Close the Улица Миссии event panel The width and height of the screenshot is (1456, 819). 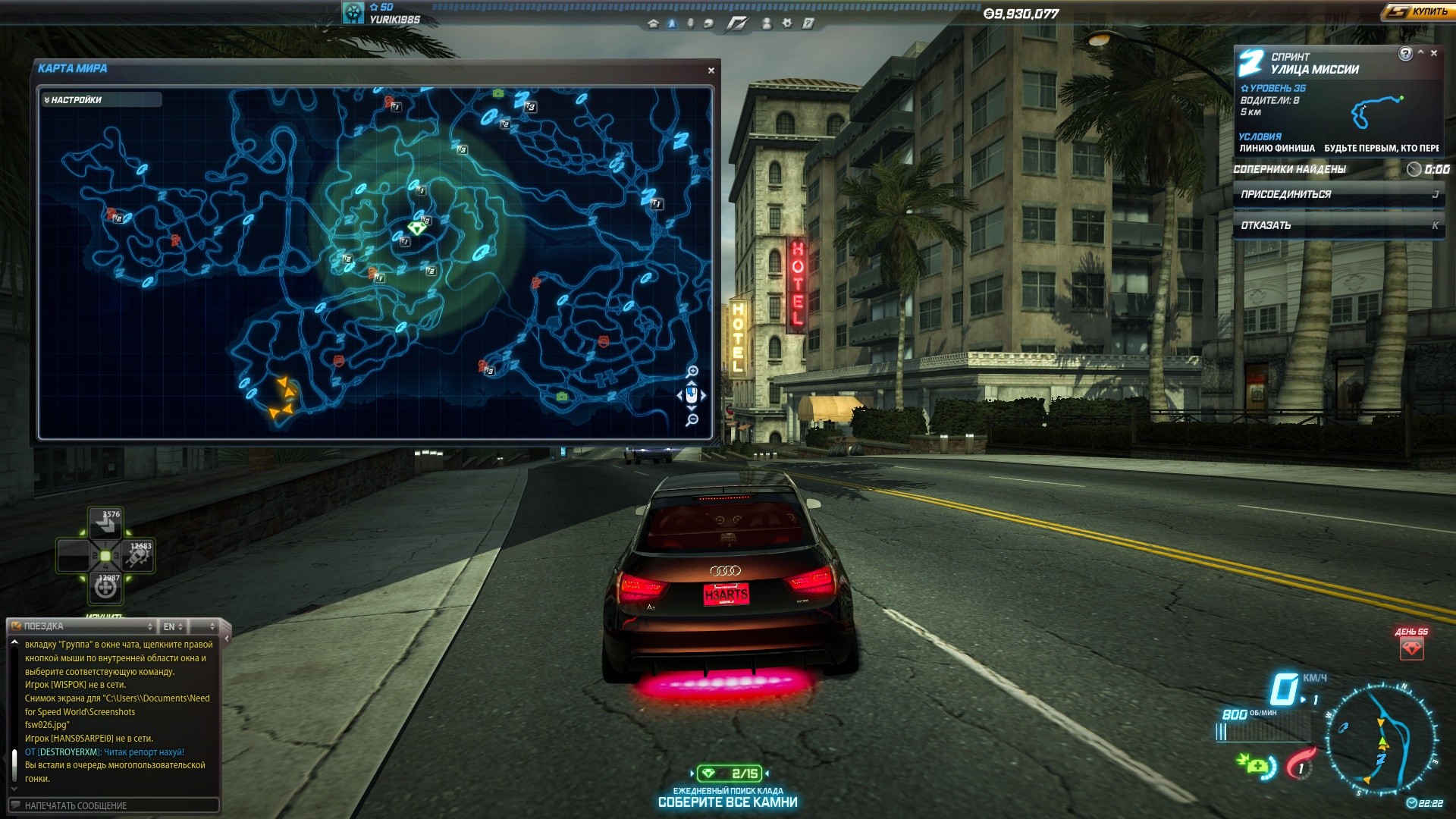(1434, 53)
